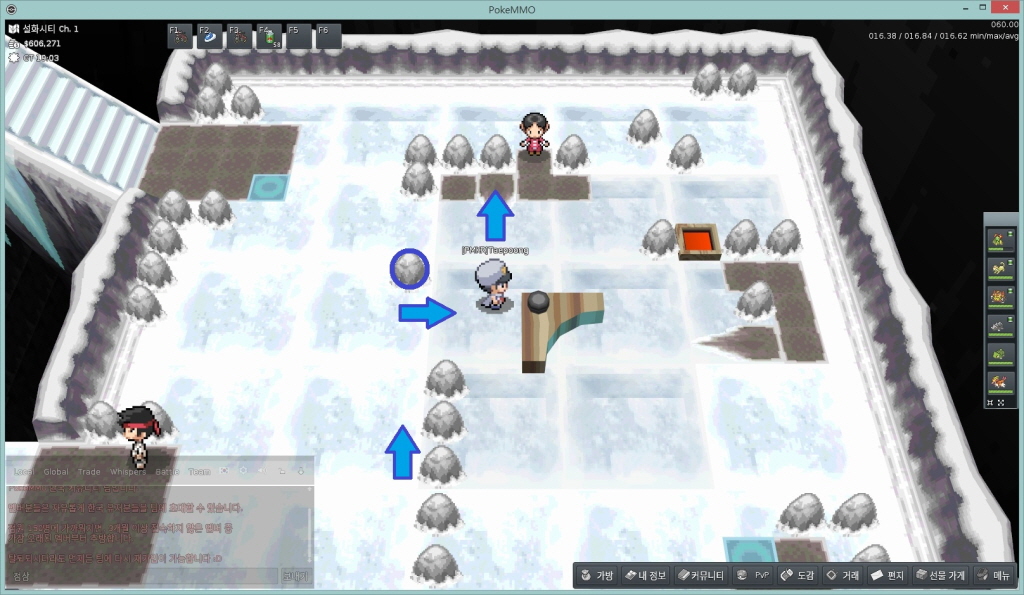The width and height of the screenshot is (1024, 595).
Task: Select the first party Pokémon slot
Action: [999, 238]
